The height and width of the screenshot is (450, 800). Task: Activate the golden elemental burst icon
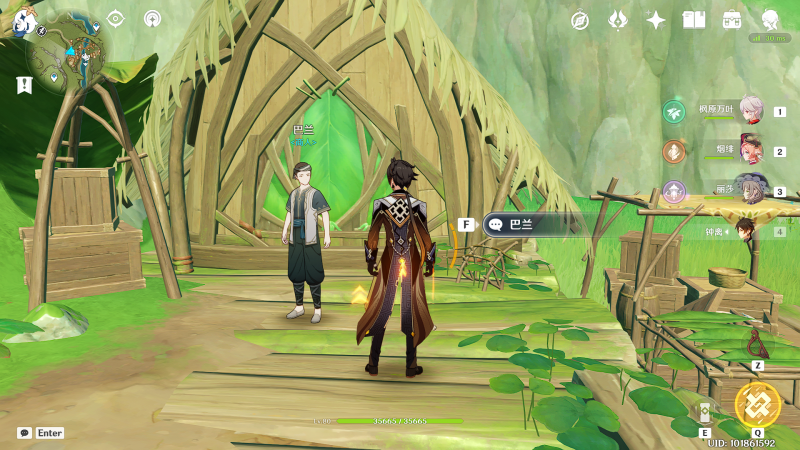pos(757,404)
